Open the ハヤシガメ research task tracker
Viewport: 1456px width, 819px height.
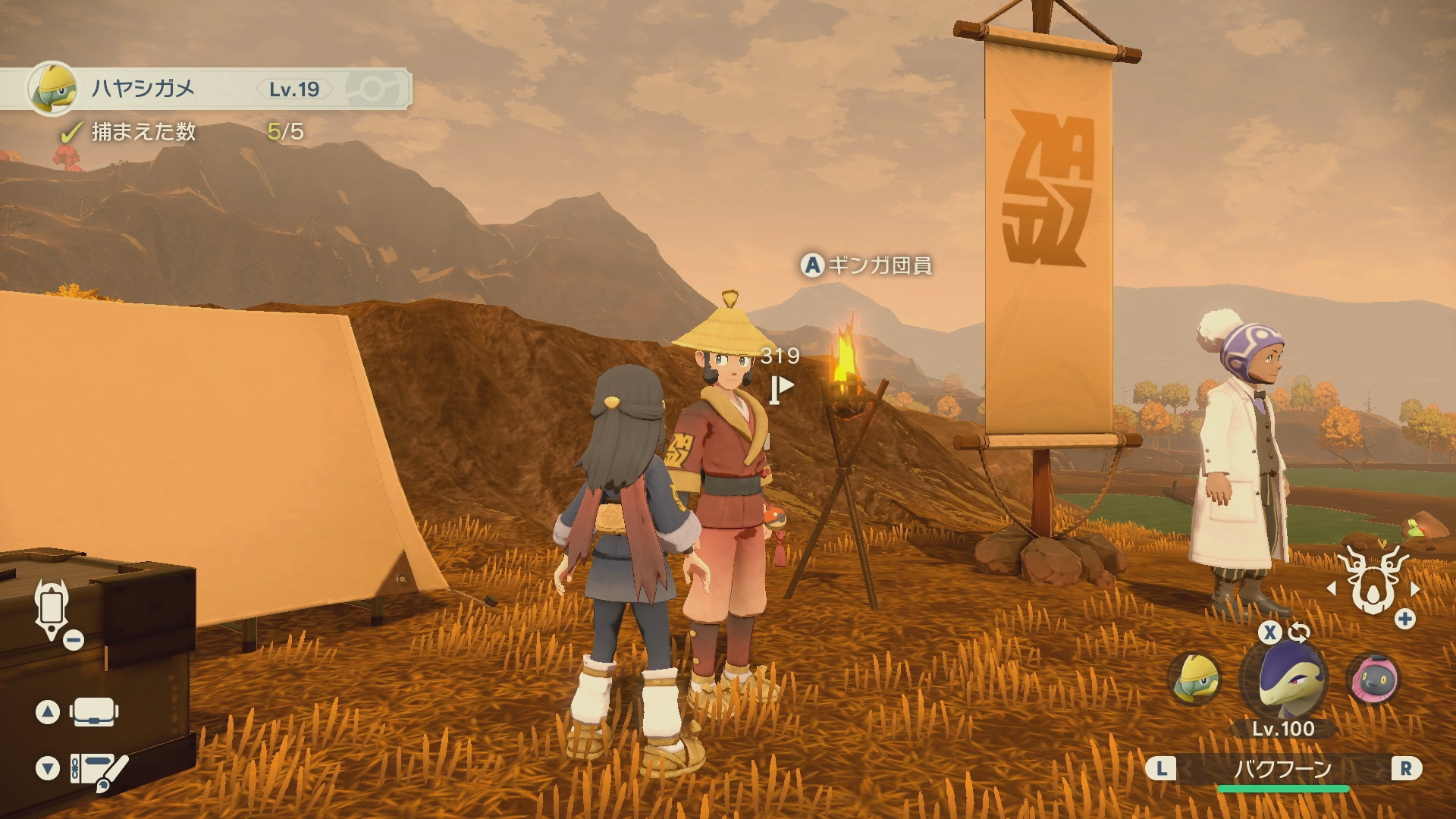tap(205, 89)
